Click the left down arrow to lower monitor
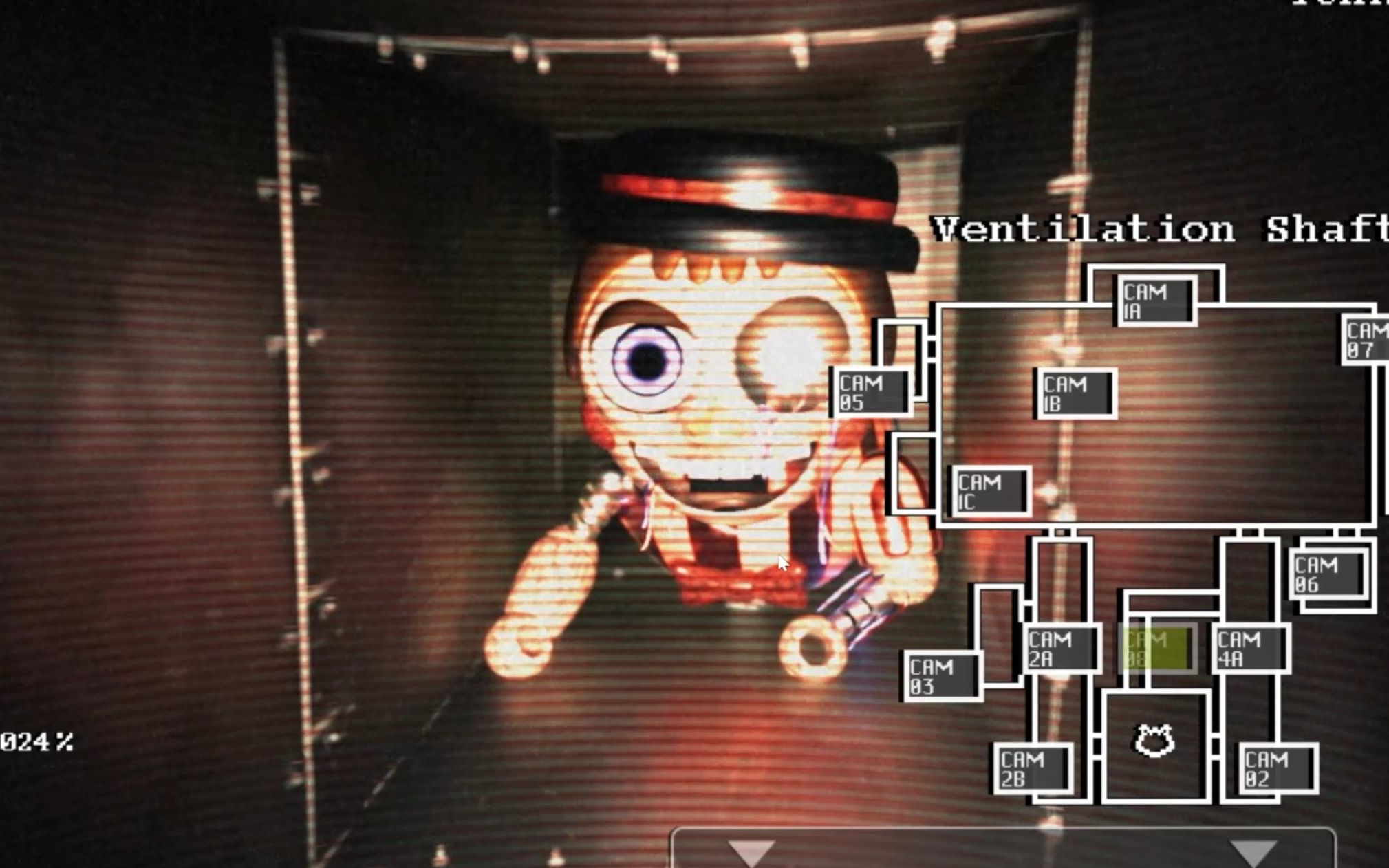The width and height of the screenshot is (1389, 868). click(750, 851)
